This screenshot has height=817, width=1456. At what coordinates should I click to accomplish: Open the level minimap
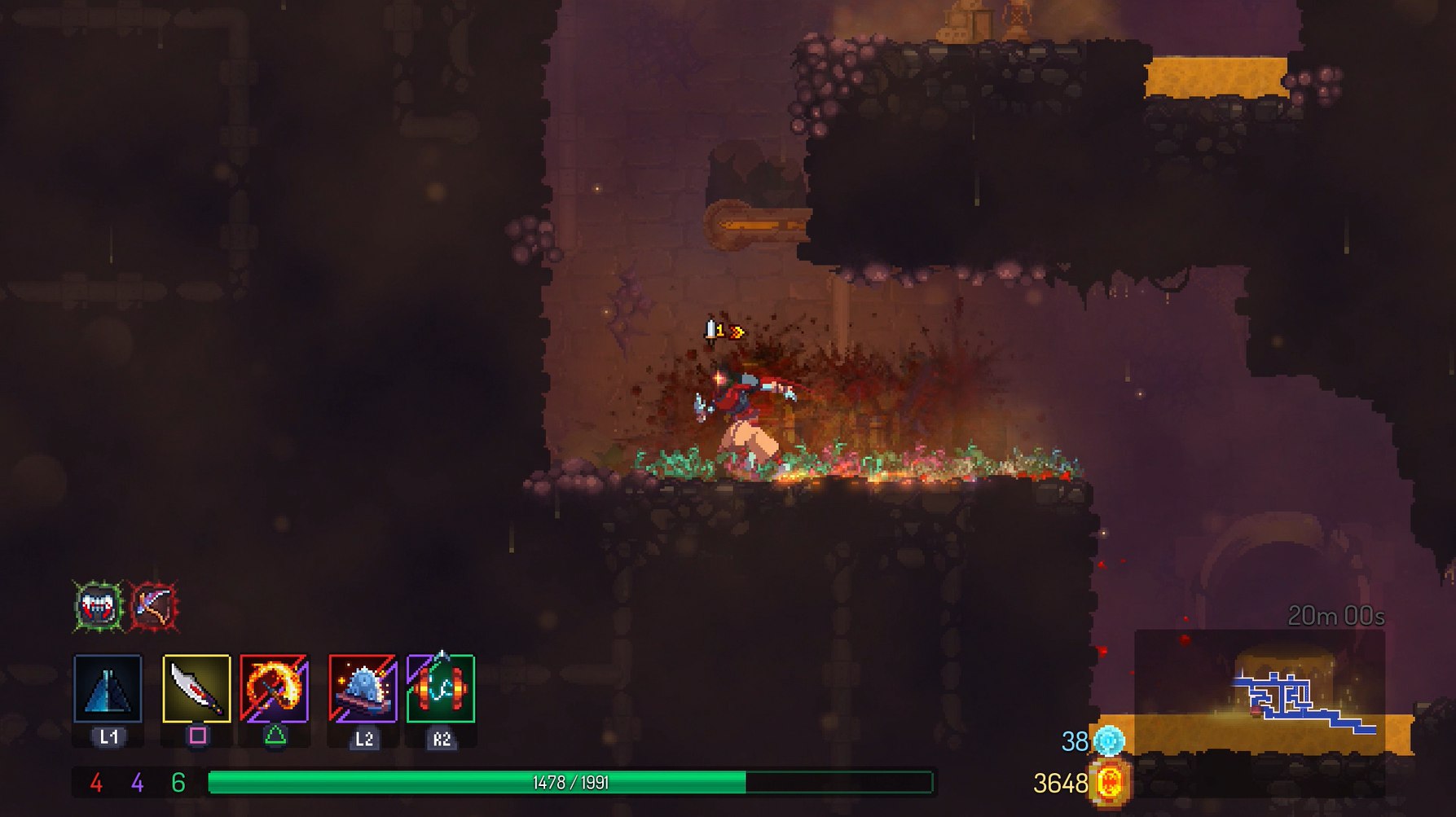(x=1260, y=692)
